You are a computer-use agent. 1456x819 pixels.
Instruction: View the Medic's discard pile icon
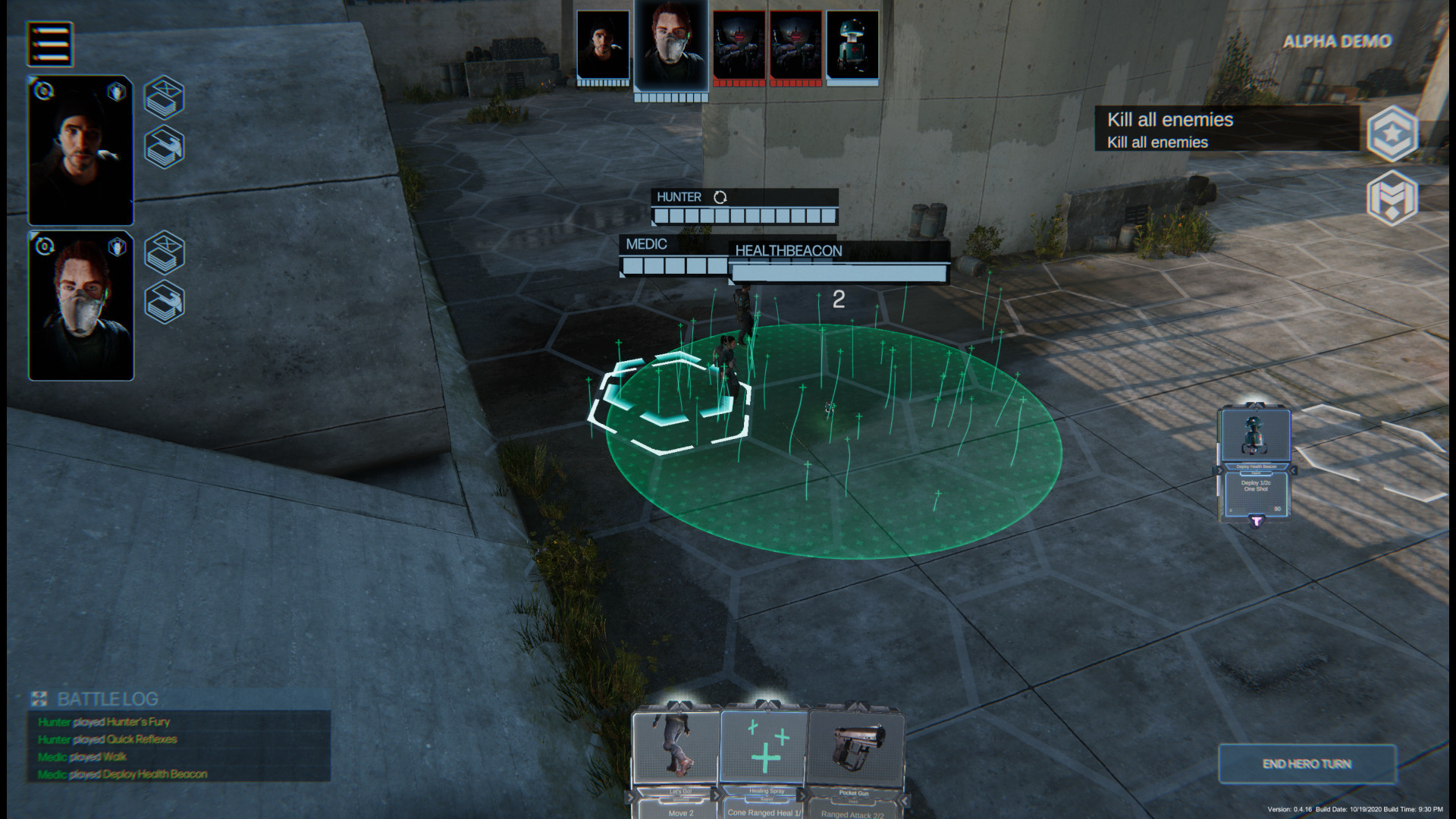[165, 253]
